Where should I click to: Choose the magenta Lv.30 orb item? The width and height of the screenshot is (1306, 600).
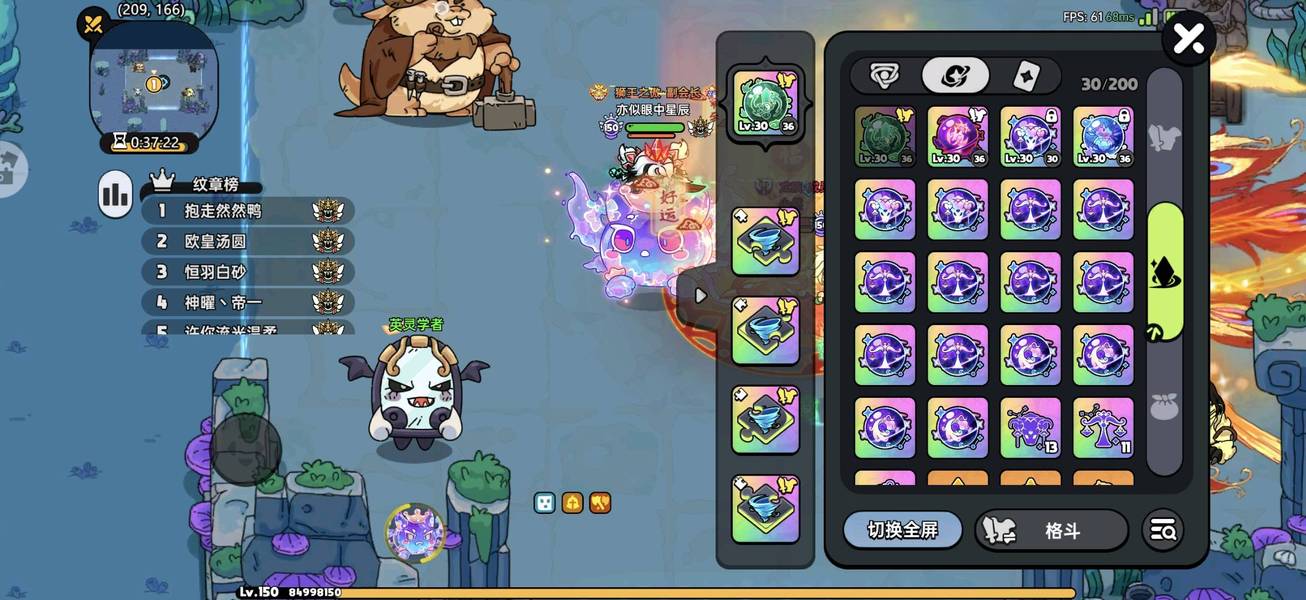point(958,137)
